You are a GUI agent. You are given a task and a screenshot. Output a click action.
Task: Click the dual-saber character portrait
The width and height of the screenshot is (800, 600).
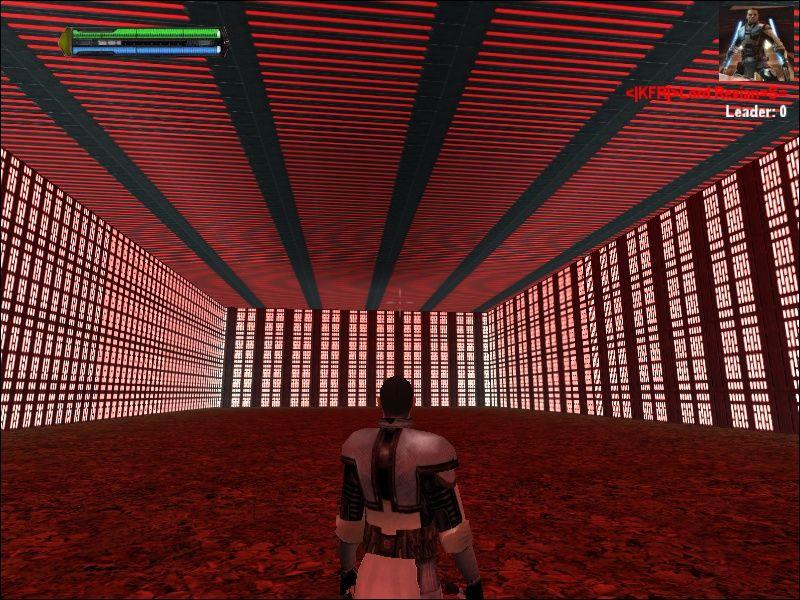(x=755, y=43)
